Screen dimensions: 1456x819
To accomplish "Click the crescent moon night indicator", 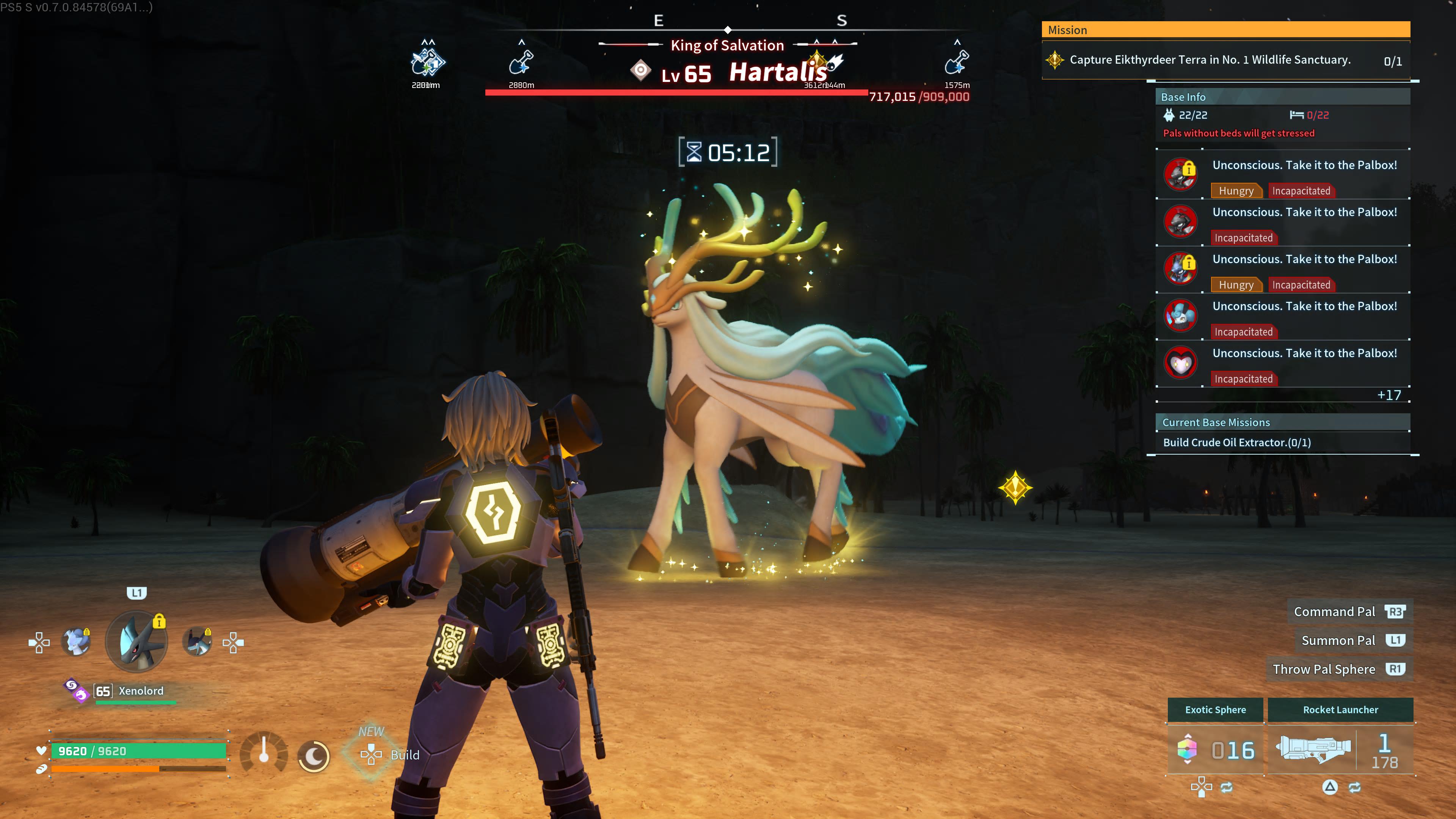I will click(x=314, y=755).
